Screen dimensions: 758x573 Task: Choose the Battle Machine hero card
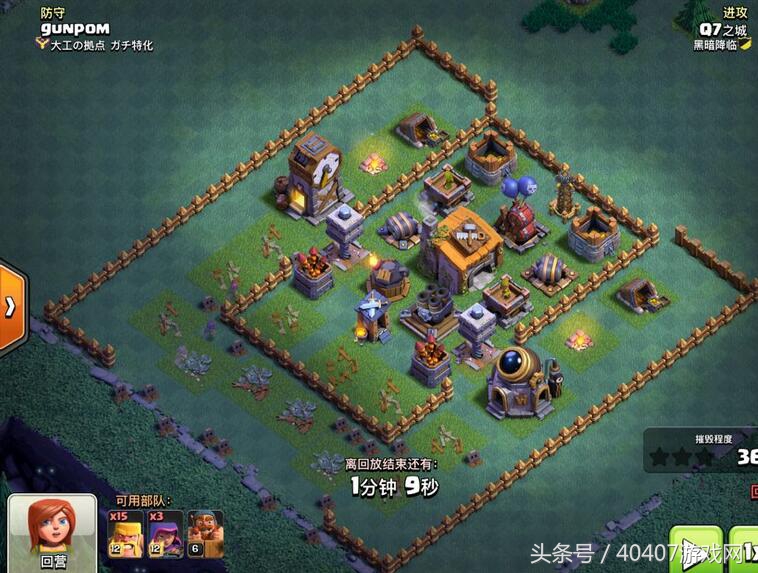205,535
